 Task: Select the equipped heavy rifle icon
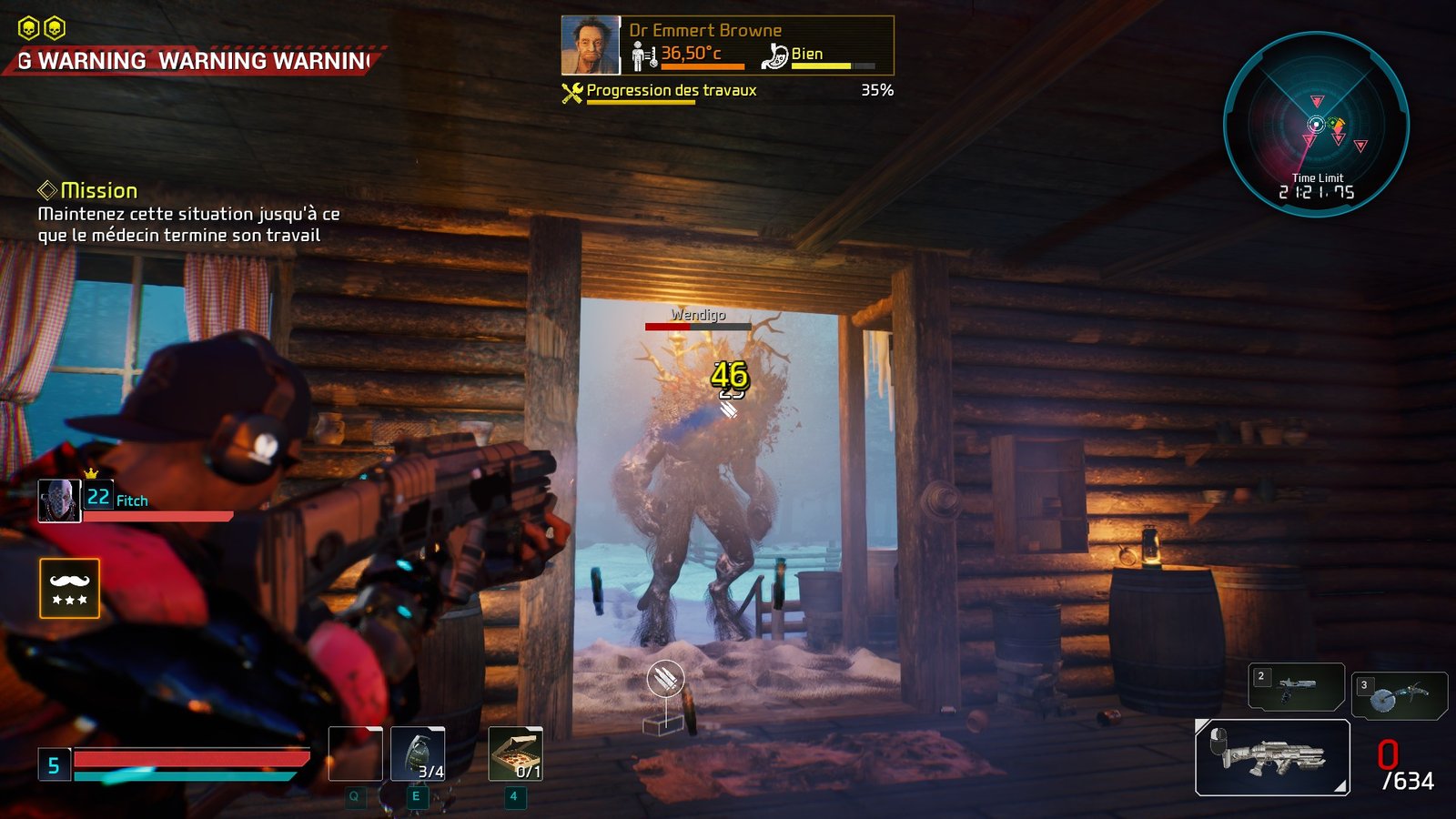[1271, 757]
